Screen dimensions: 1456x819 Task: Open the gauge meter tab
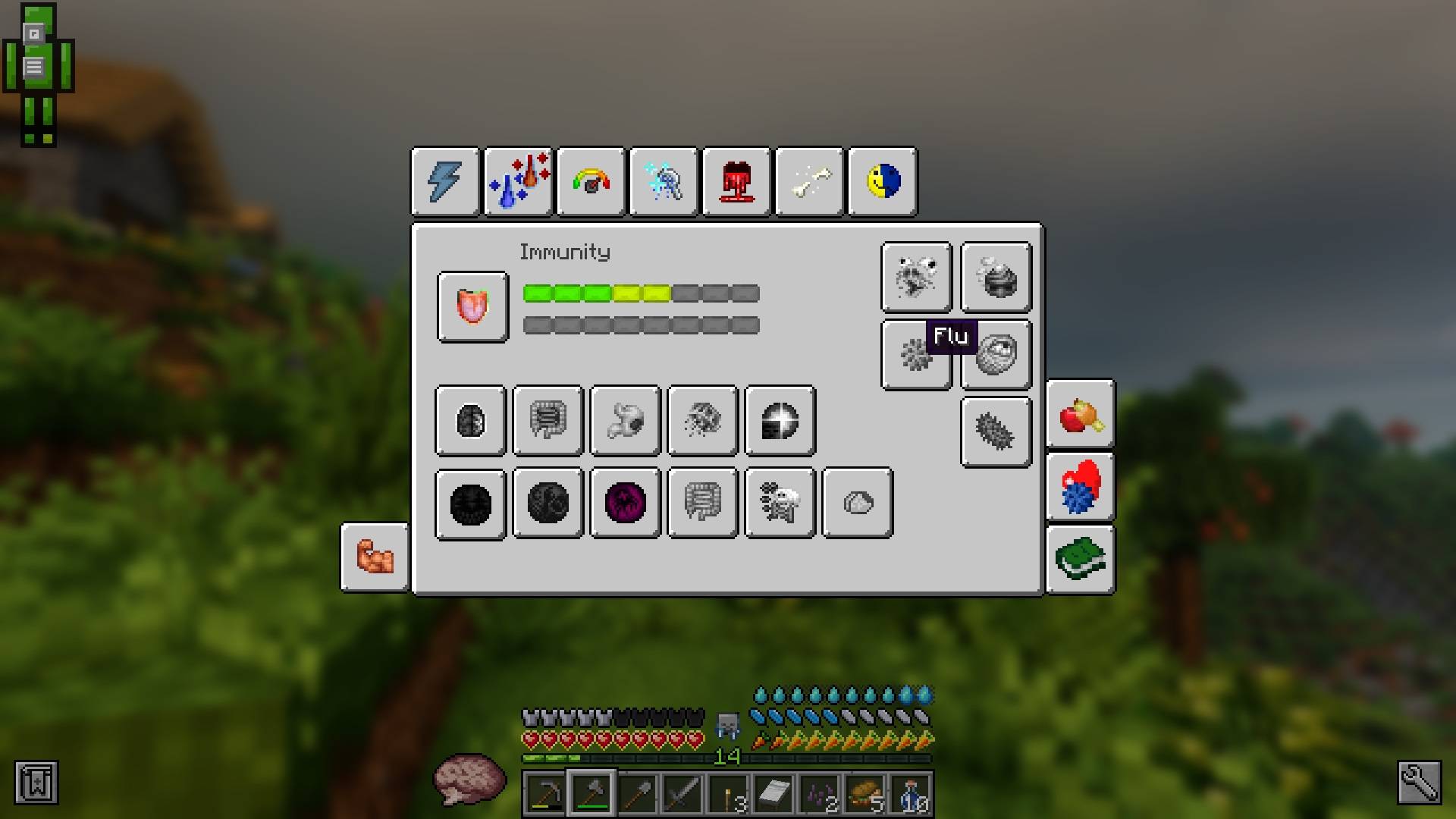click(591, 181)
